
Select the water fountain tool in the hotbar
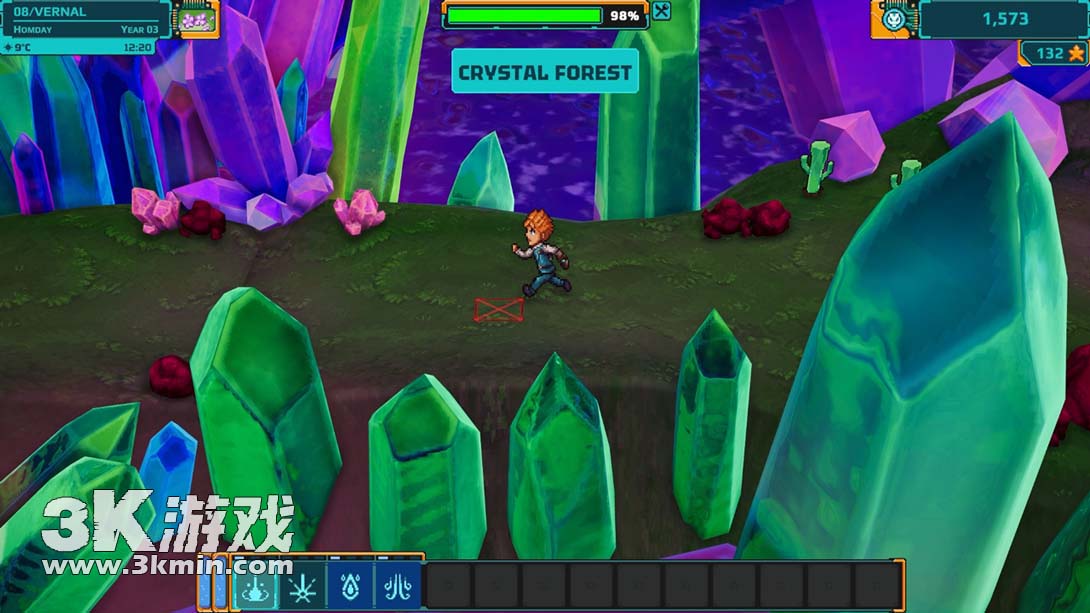point(254,585)
